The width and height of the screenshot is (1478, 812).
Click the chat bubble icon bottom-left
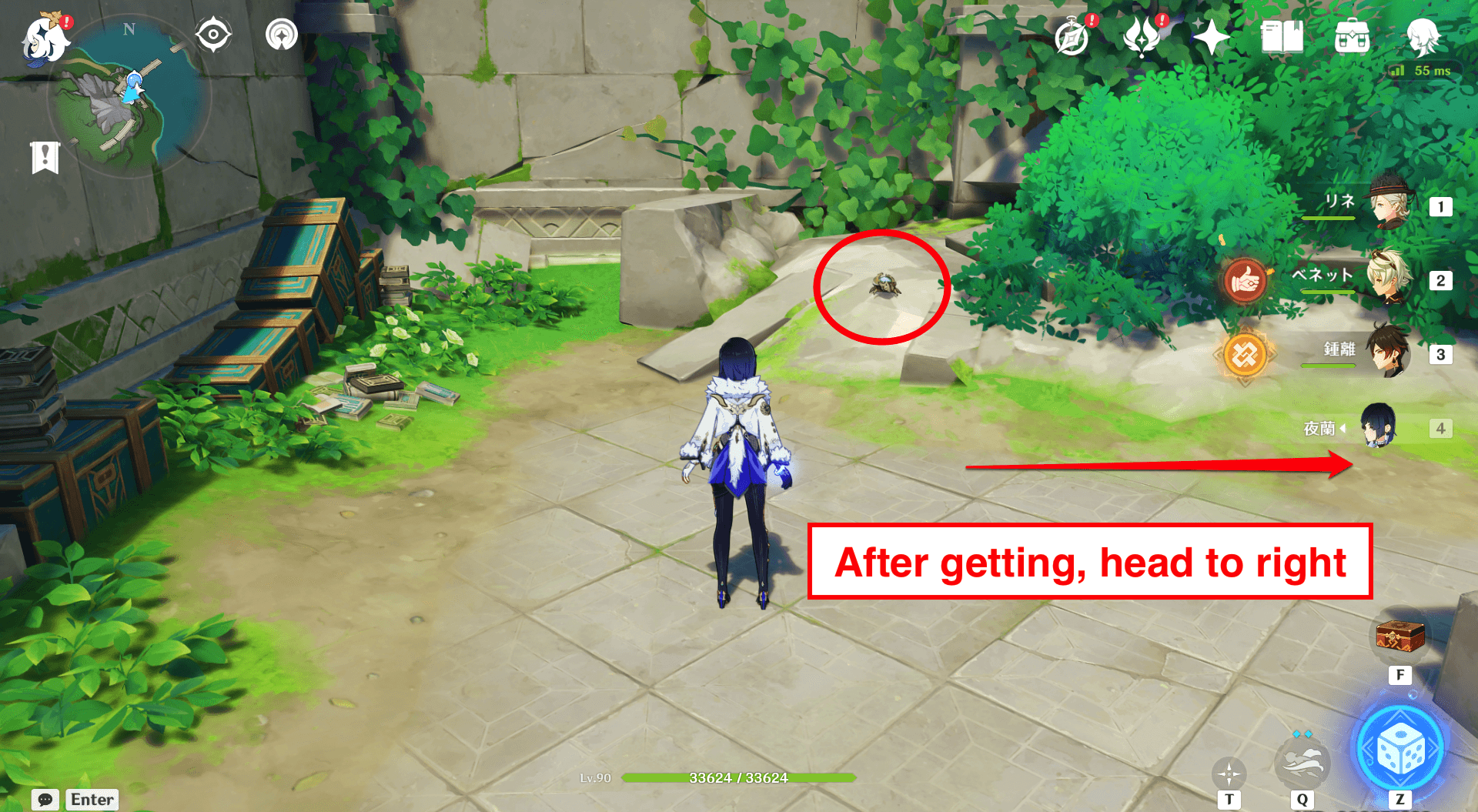(44, 799)
